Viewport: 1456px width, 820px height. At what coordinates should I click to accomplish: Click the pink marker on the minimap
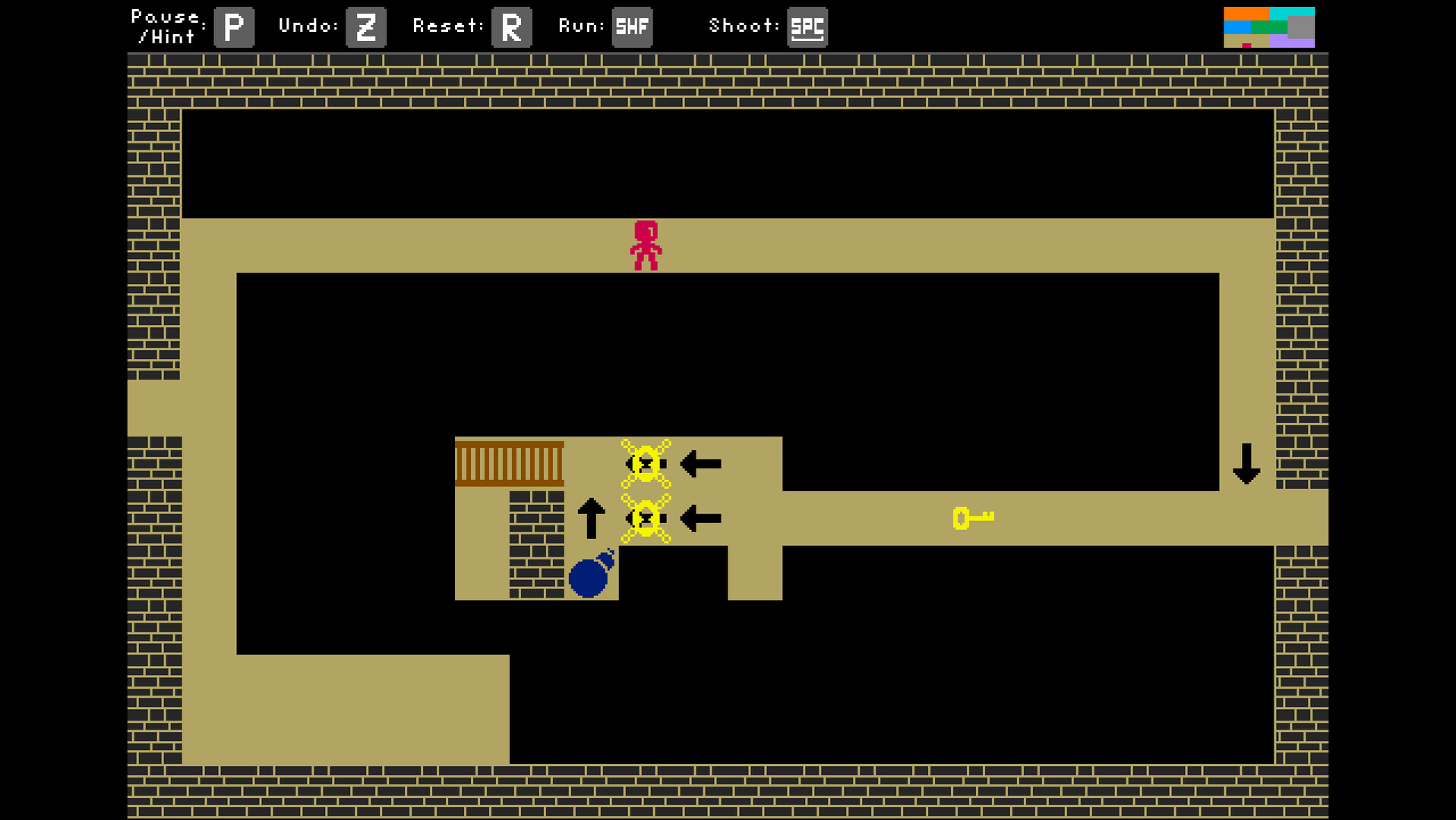(1248, 47)
